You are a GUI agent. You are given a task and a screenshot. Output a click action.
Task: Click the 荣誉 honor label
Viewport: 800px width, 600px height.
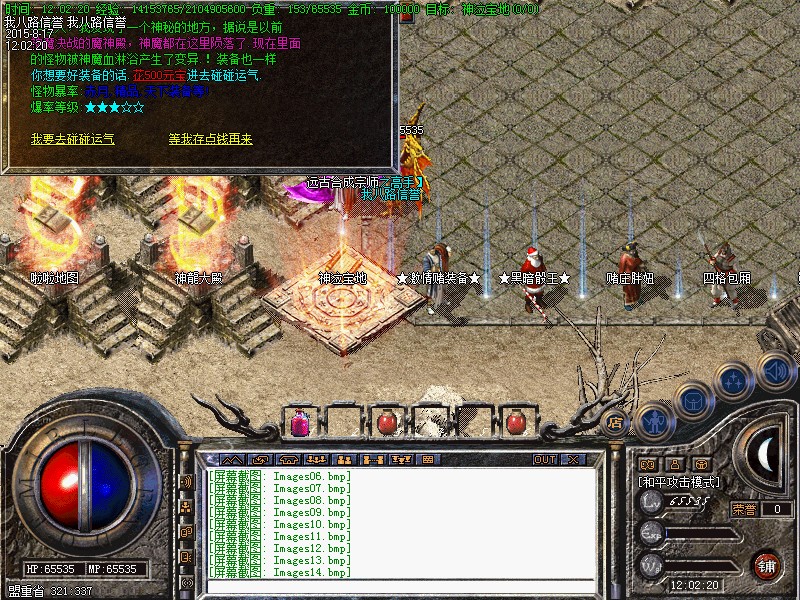(743, 509)
